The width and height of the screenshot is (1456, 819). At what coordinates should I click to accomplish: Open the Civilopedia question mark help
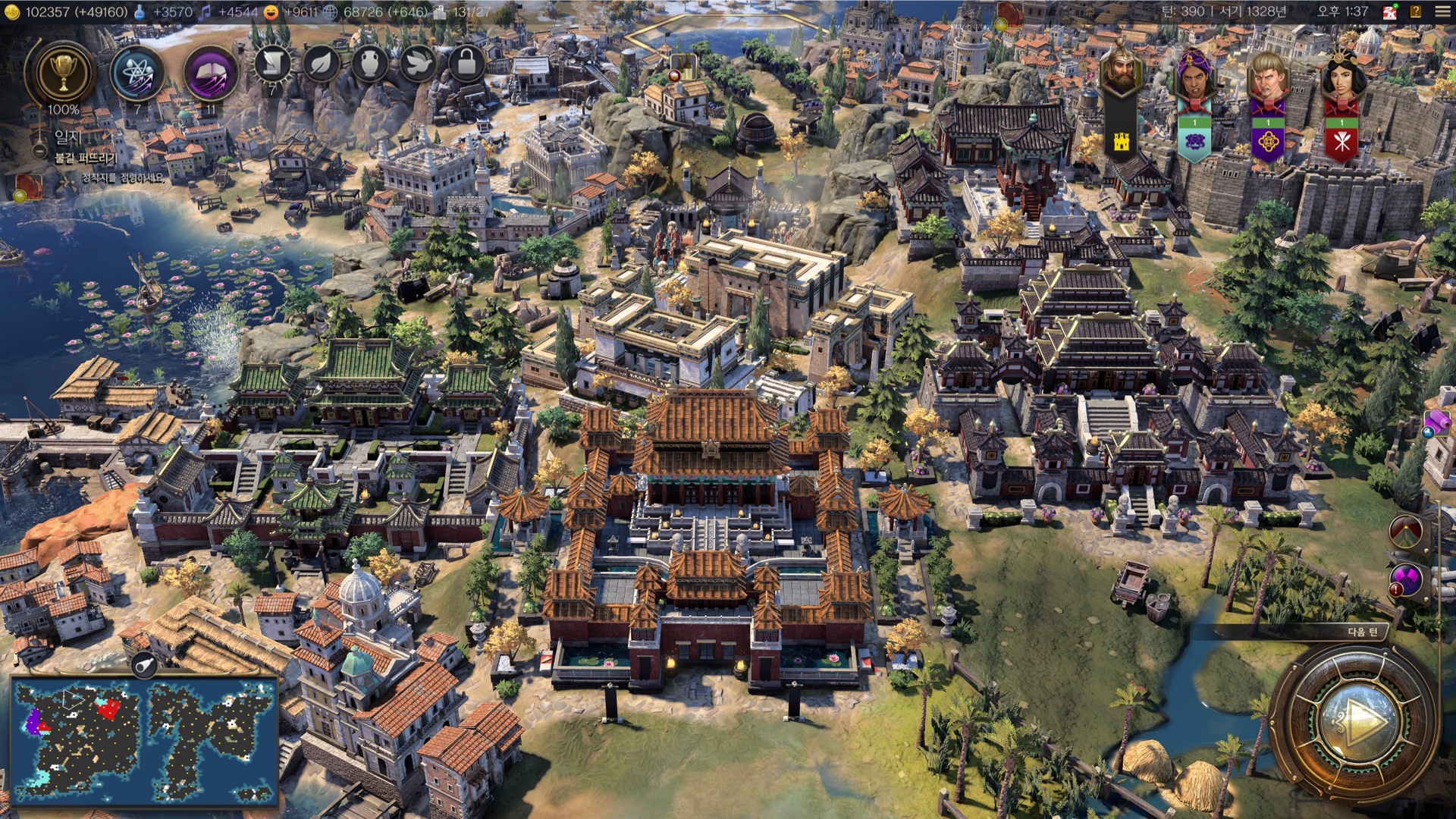pos(1415,12)
